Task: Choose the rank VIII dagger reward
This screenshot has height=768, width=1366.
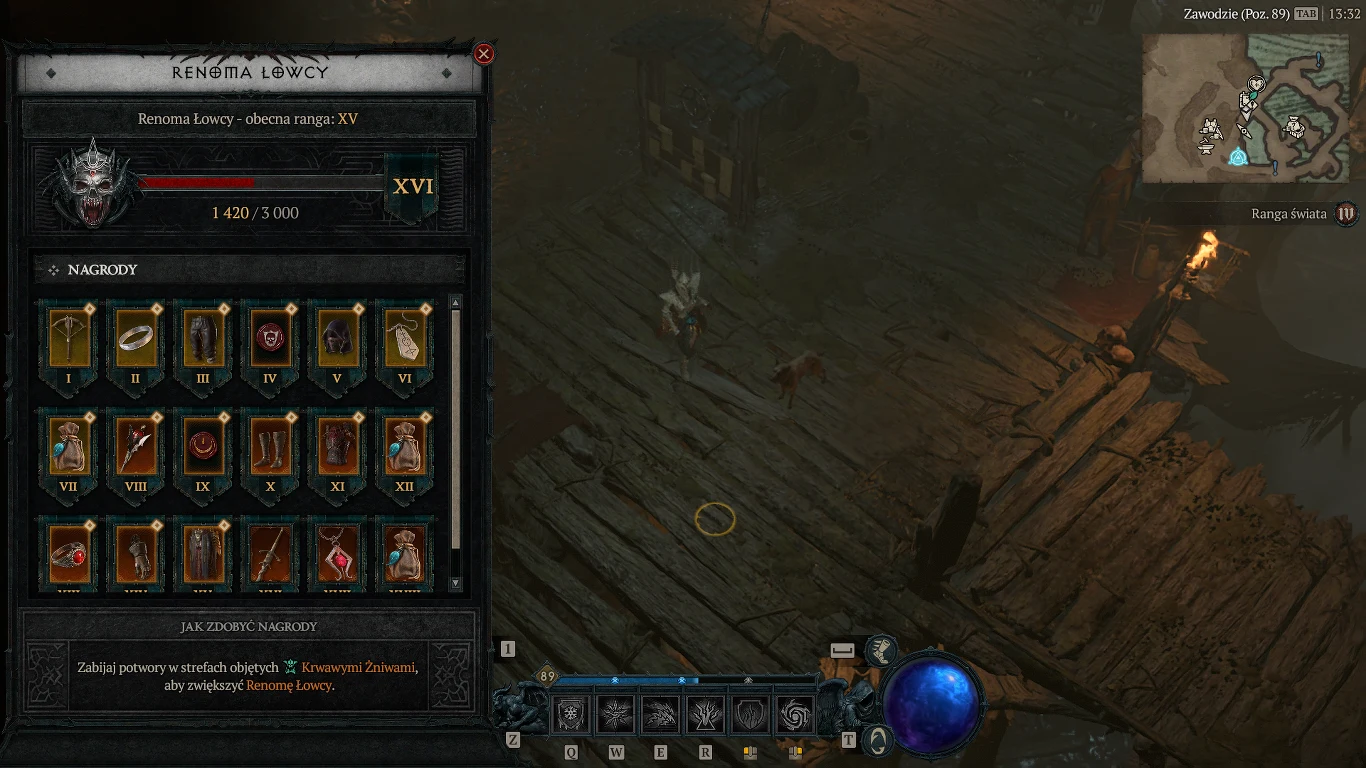Action: pyautogui.click(x=135, y=446)
